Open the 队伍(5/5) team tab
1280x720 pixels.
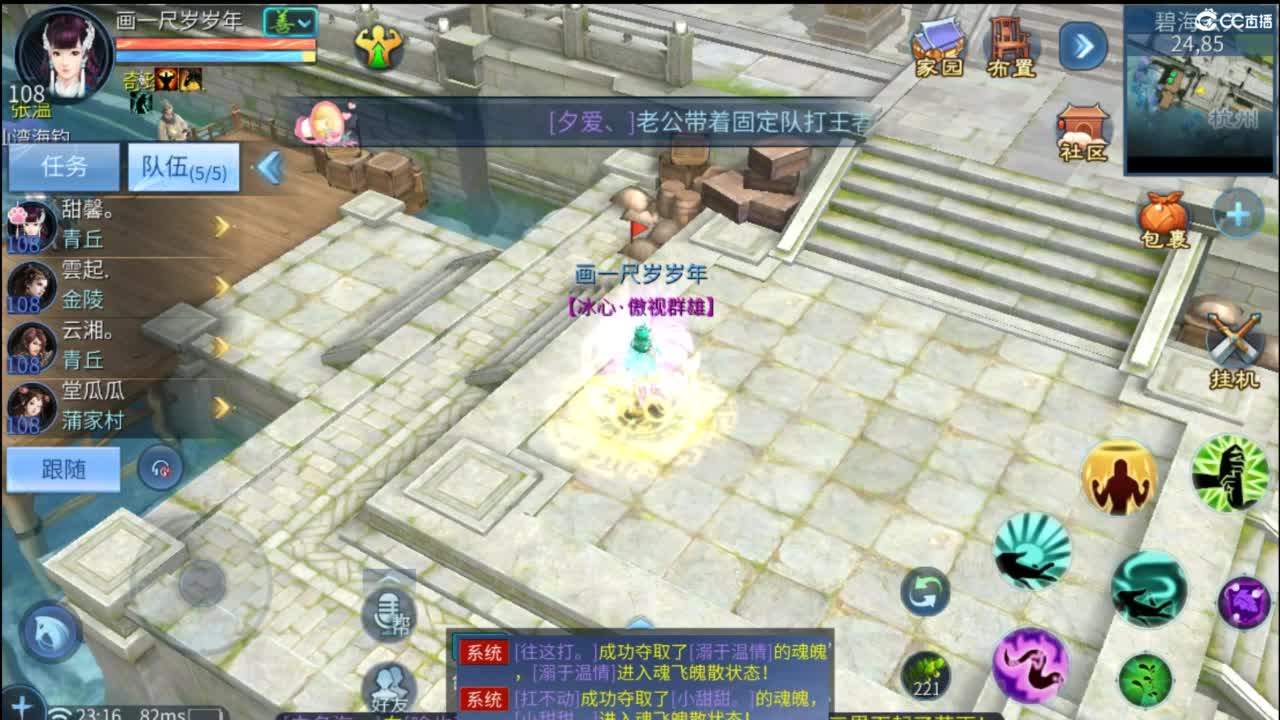[x=182, y=168]
